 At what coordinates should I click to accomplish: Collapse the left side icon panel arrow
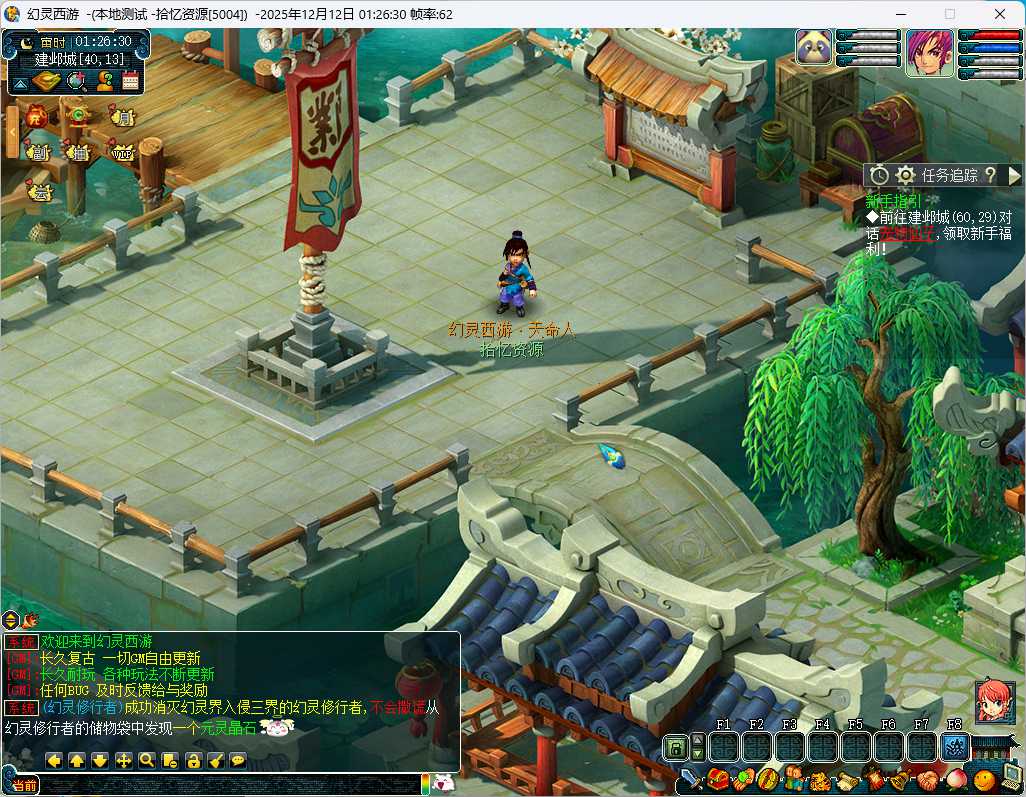[x=12, y=130]
